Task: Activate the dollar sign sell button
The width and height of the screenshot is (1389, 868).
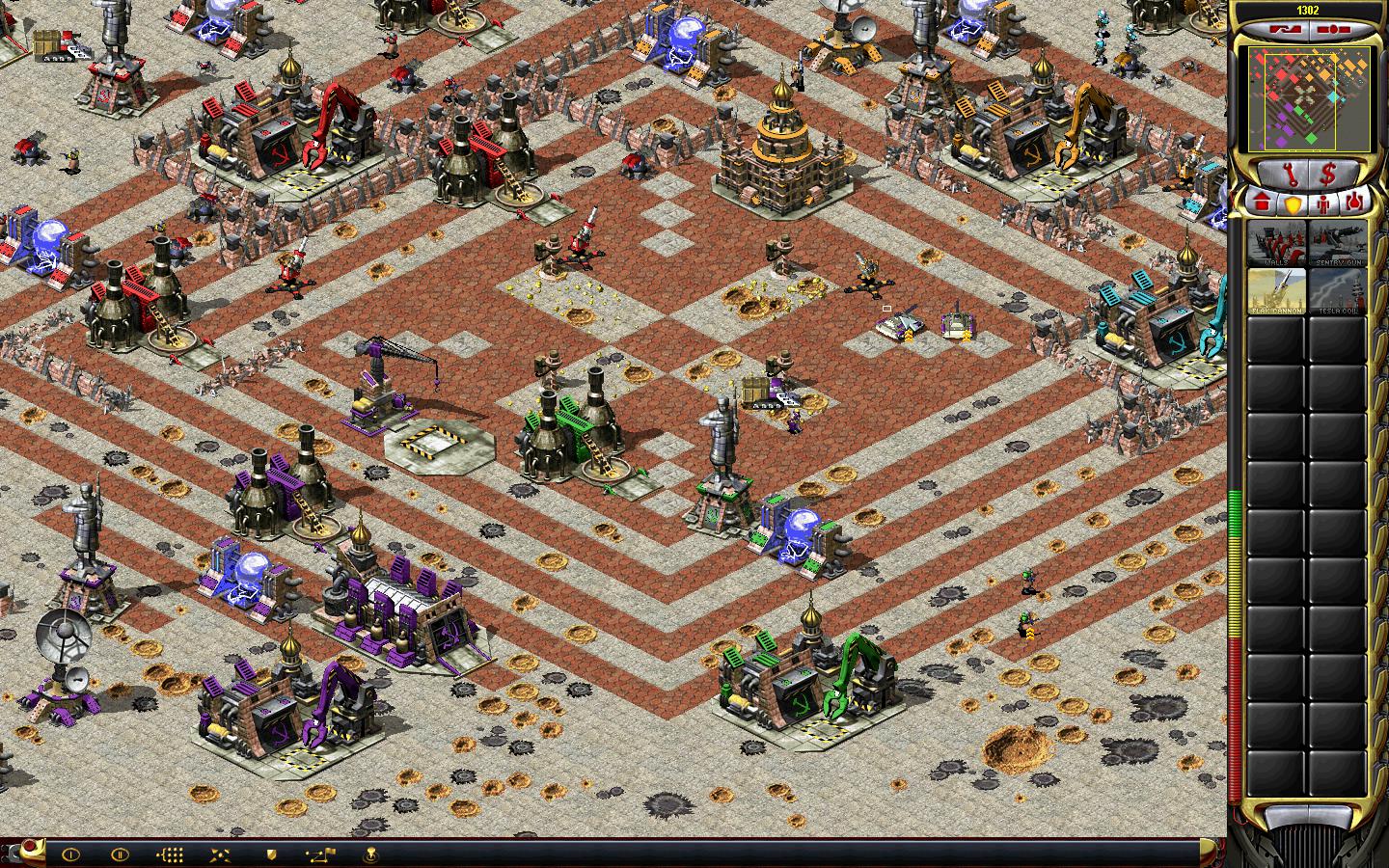Action: coord(1327,175)
